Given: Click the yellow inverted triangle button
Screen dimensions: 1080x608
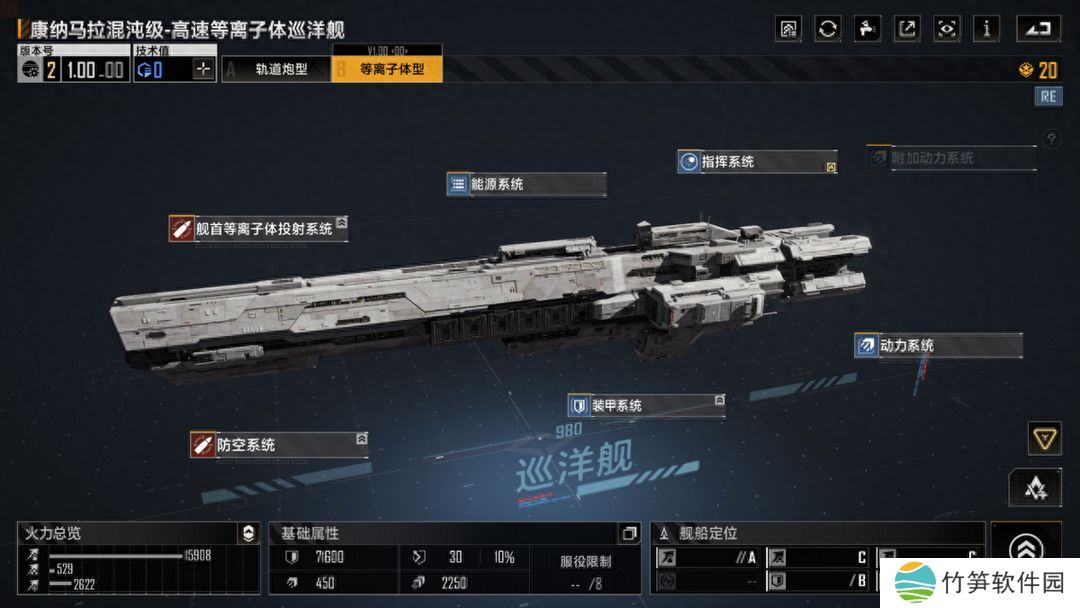Looking at the screenshot, I should [x=1044, y=437].
